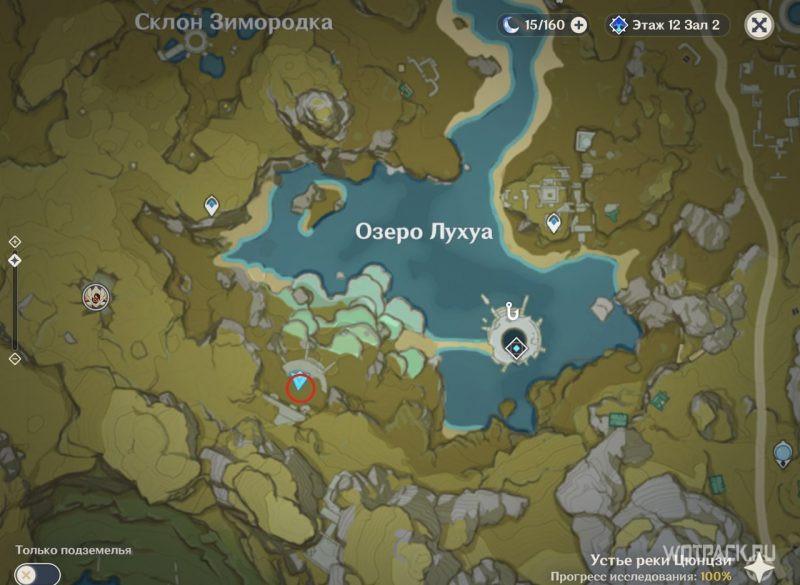Zoom out with the map minus button

tap(15, 359)
